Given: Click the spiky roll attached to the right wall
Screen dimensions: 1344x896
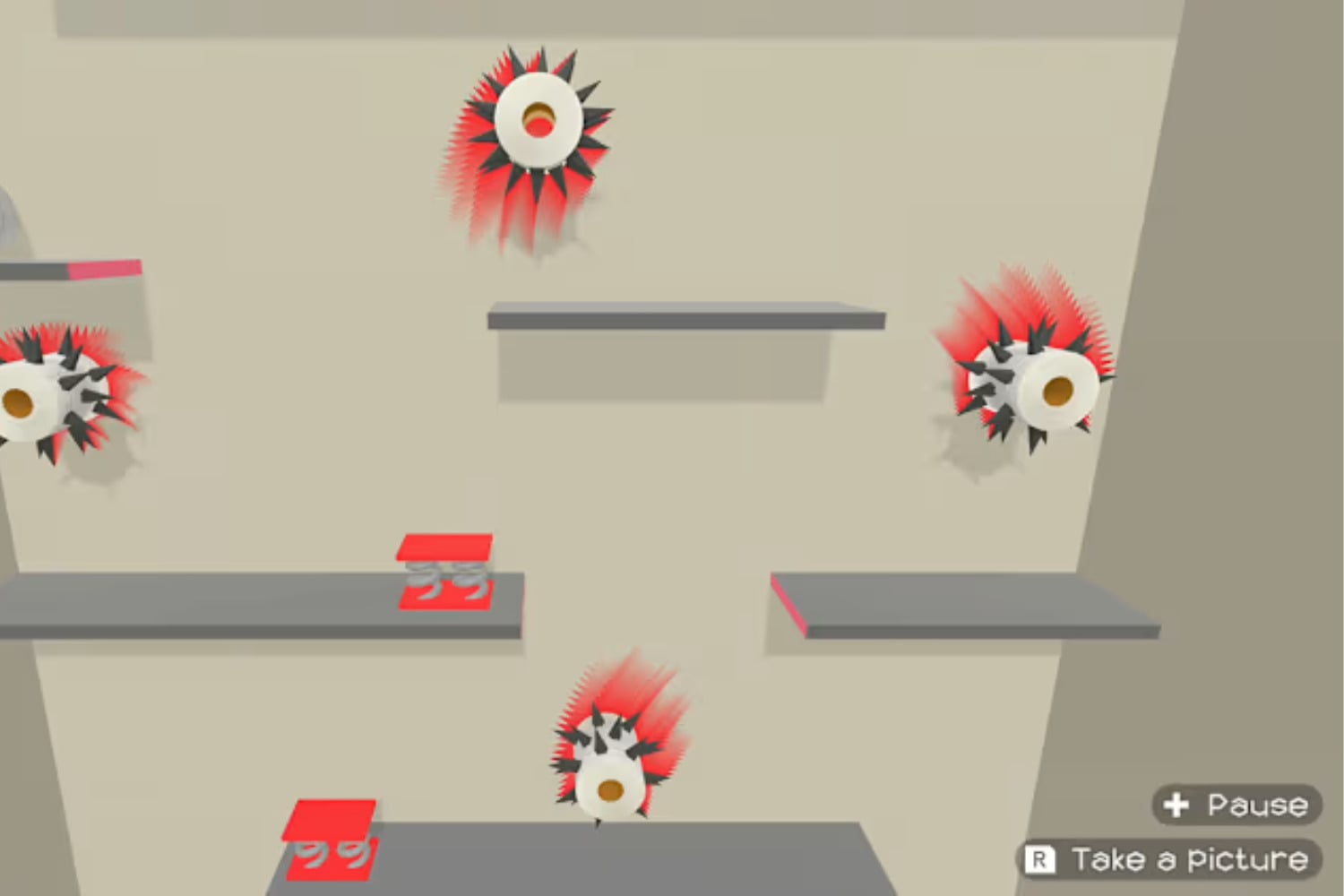Looking at the screenshot, I should 1039,385.
